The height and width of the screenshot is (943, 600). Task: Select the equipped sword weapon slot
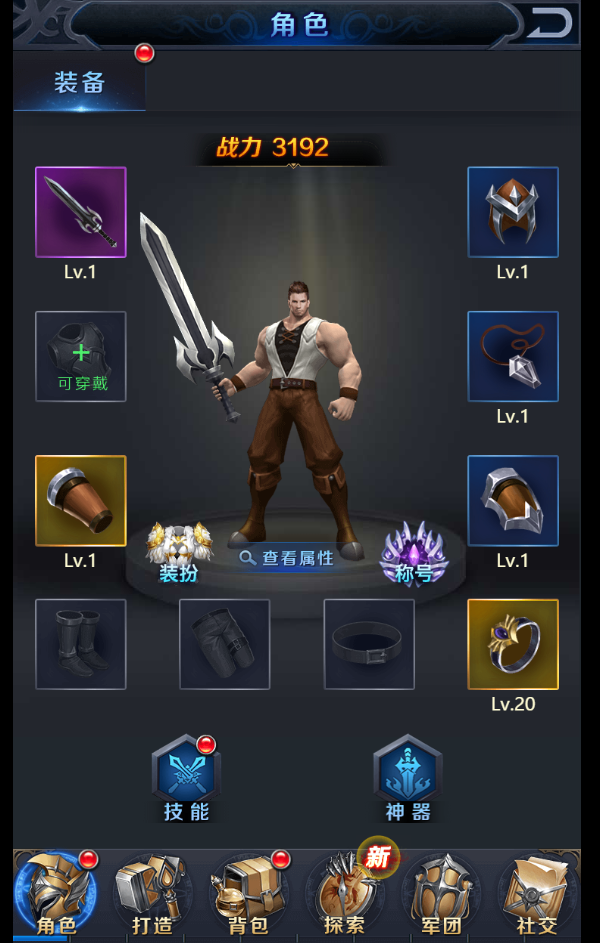(81, 212)
